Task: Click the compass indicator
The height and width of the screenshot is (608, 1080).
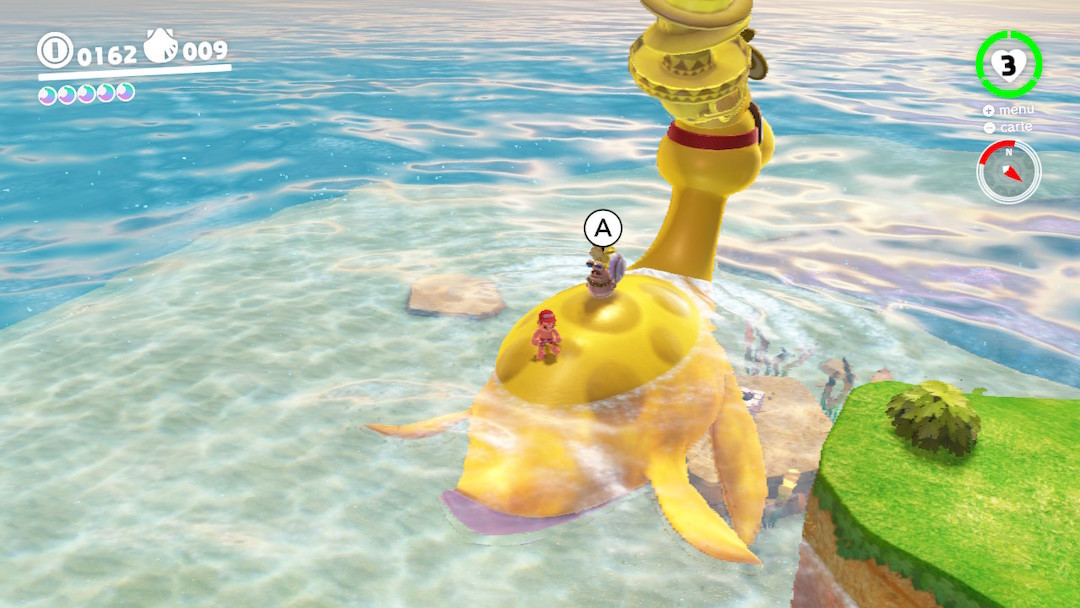Action: tap(1009, 171)
